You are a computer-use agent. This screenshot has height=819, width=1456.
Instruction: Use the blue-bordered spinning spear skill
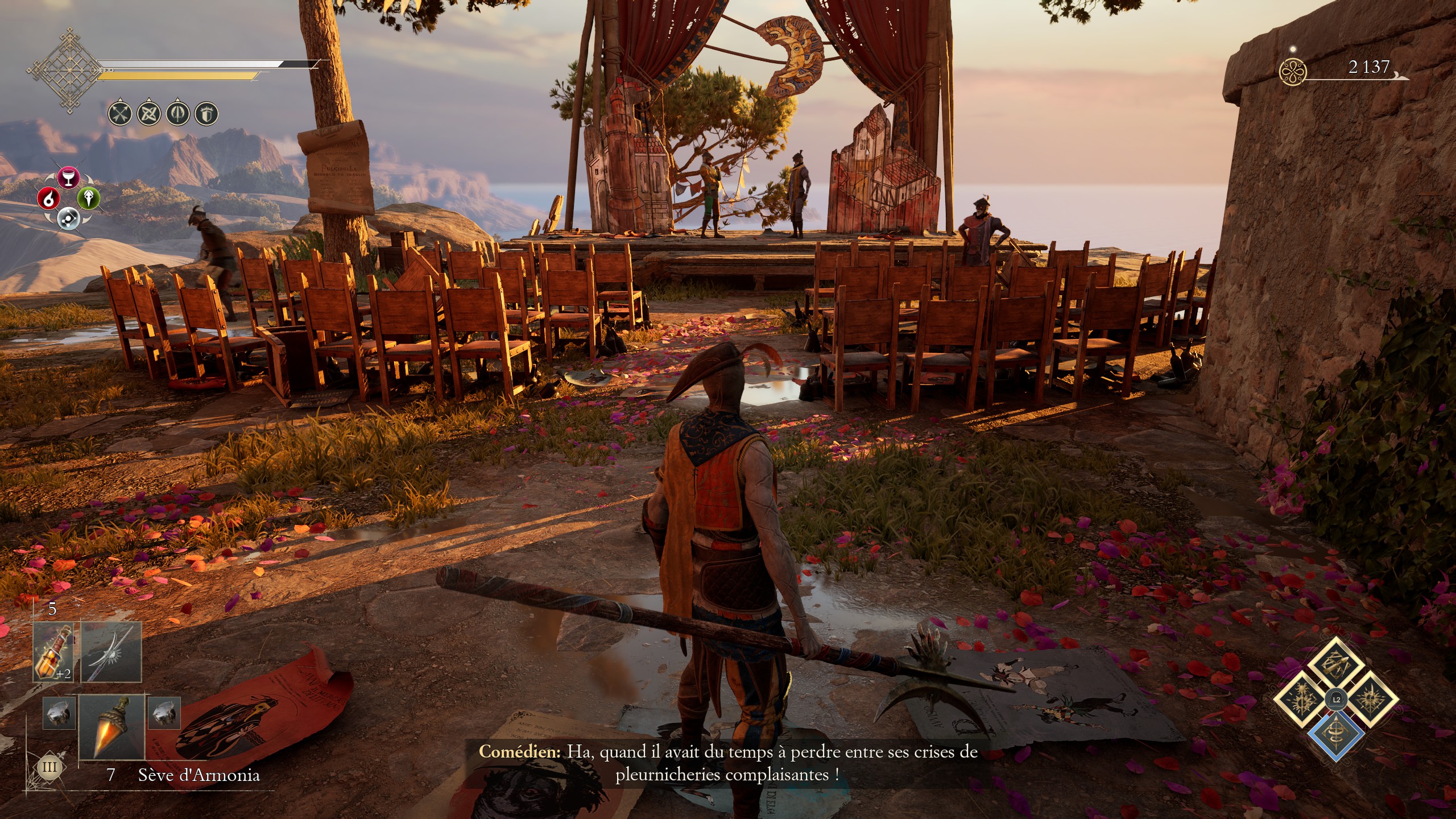1335,734
